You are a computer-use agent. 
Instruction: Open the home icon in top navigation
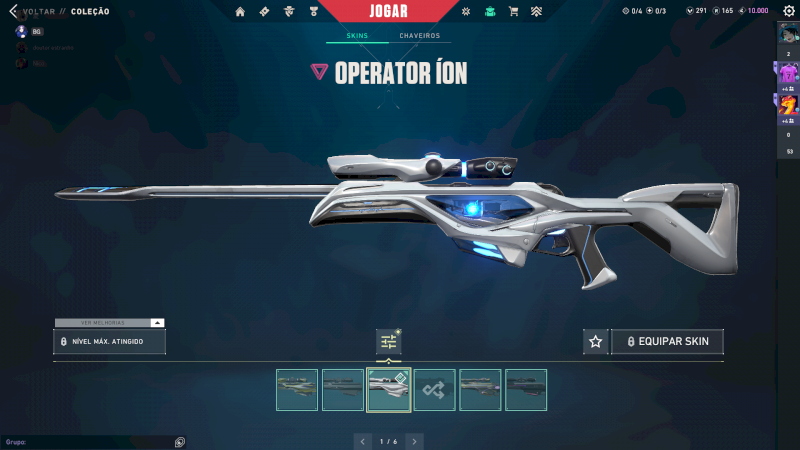[x=240, y=12]
